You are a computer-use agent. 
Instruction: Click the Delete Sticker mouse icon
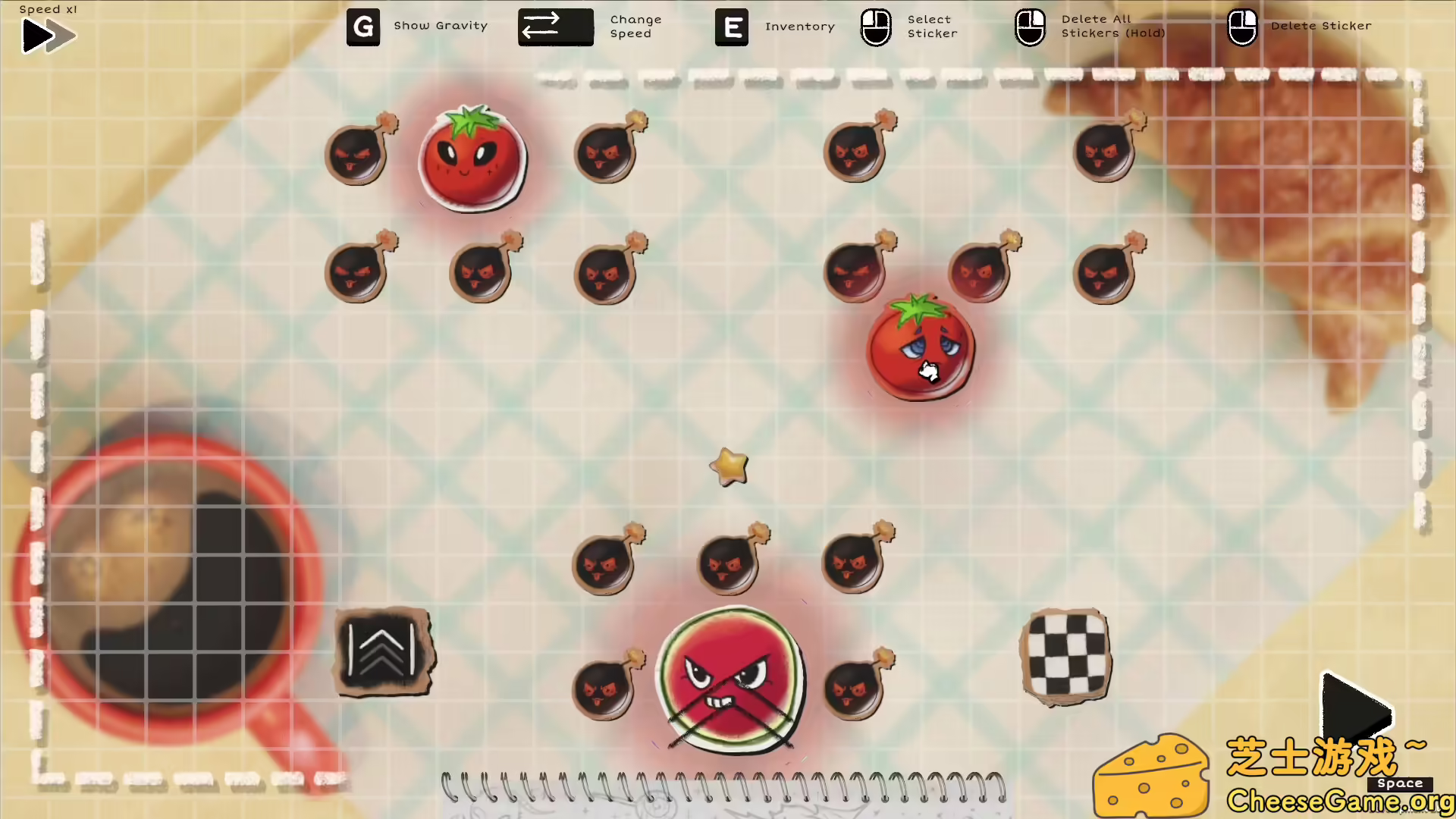(x=1243, y=27)
